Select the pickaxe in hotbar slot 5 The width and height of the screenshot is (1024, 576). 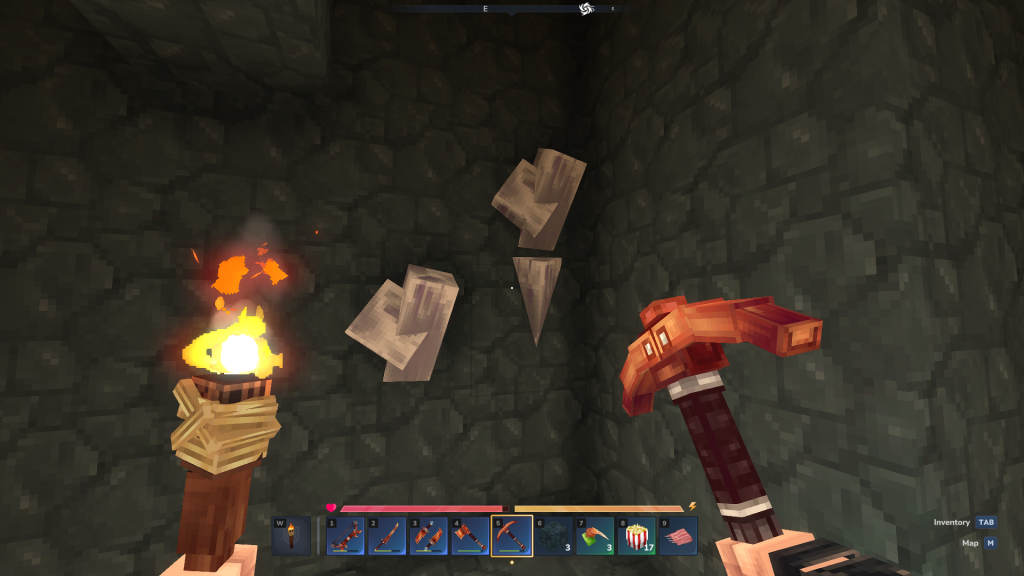point(512,536)
